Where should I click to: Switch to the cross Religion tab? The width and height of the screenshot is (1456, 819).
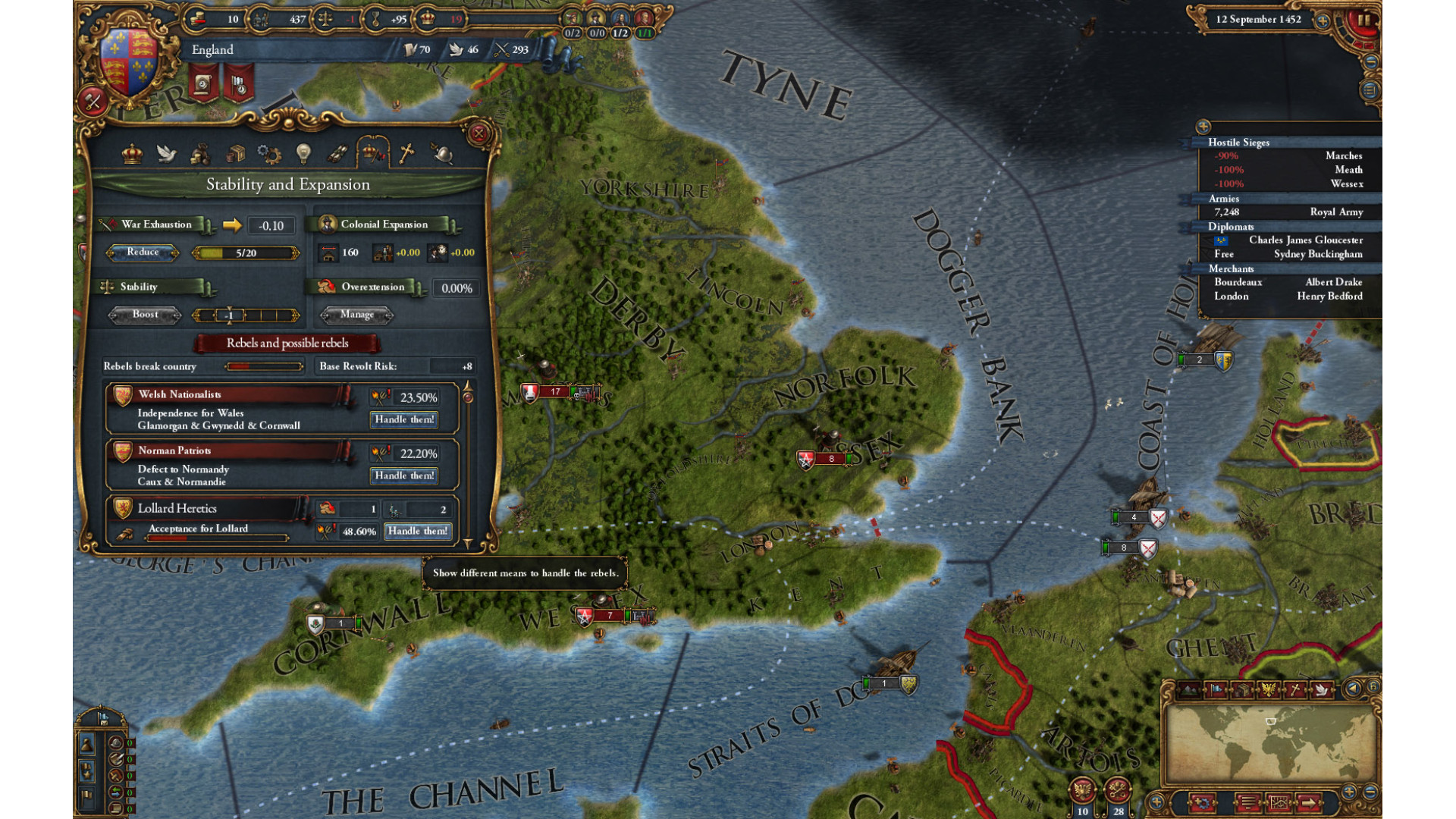coord(406,154)
